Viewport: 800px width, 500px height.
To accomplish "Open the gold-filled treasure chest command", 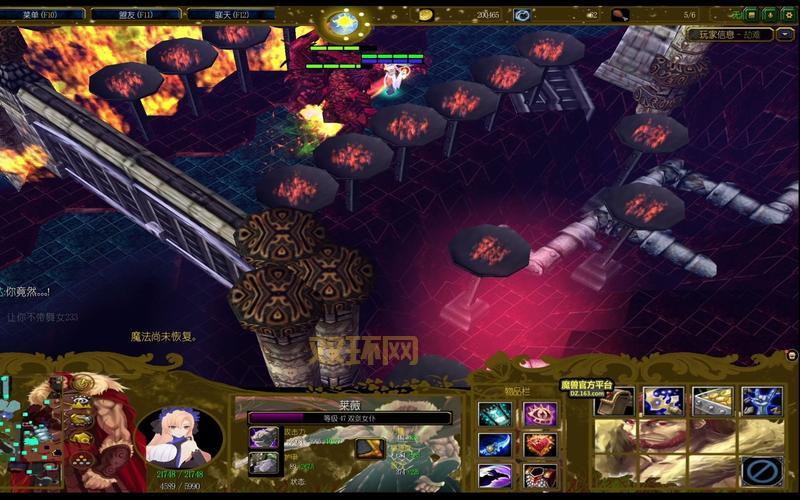I will (712, 401).
